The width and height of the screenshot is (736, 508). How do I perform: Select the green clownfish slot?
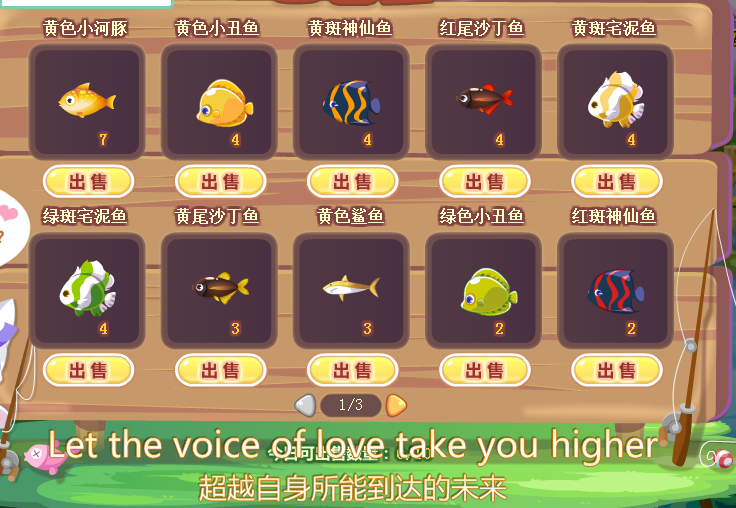[x=484, y=290]
